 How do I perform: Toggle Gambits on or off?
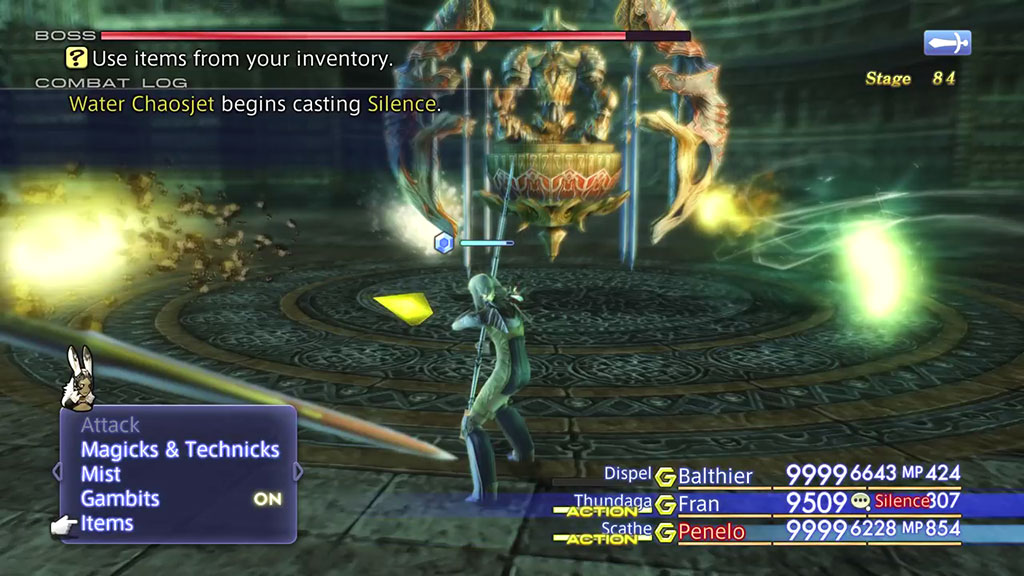coord(120,498)
